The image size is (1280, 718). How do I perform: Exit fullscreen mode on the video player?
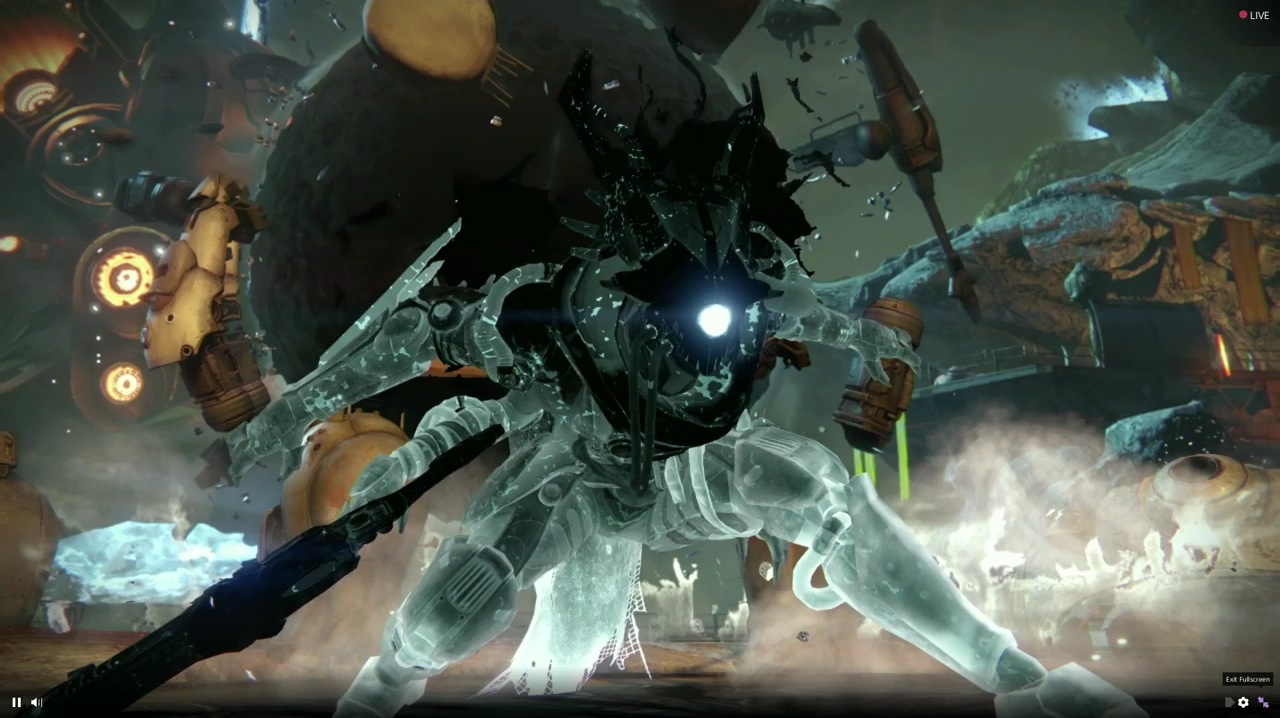pos(1263,702)
